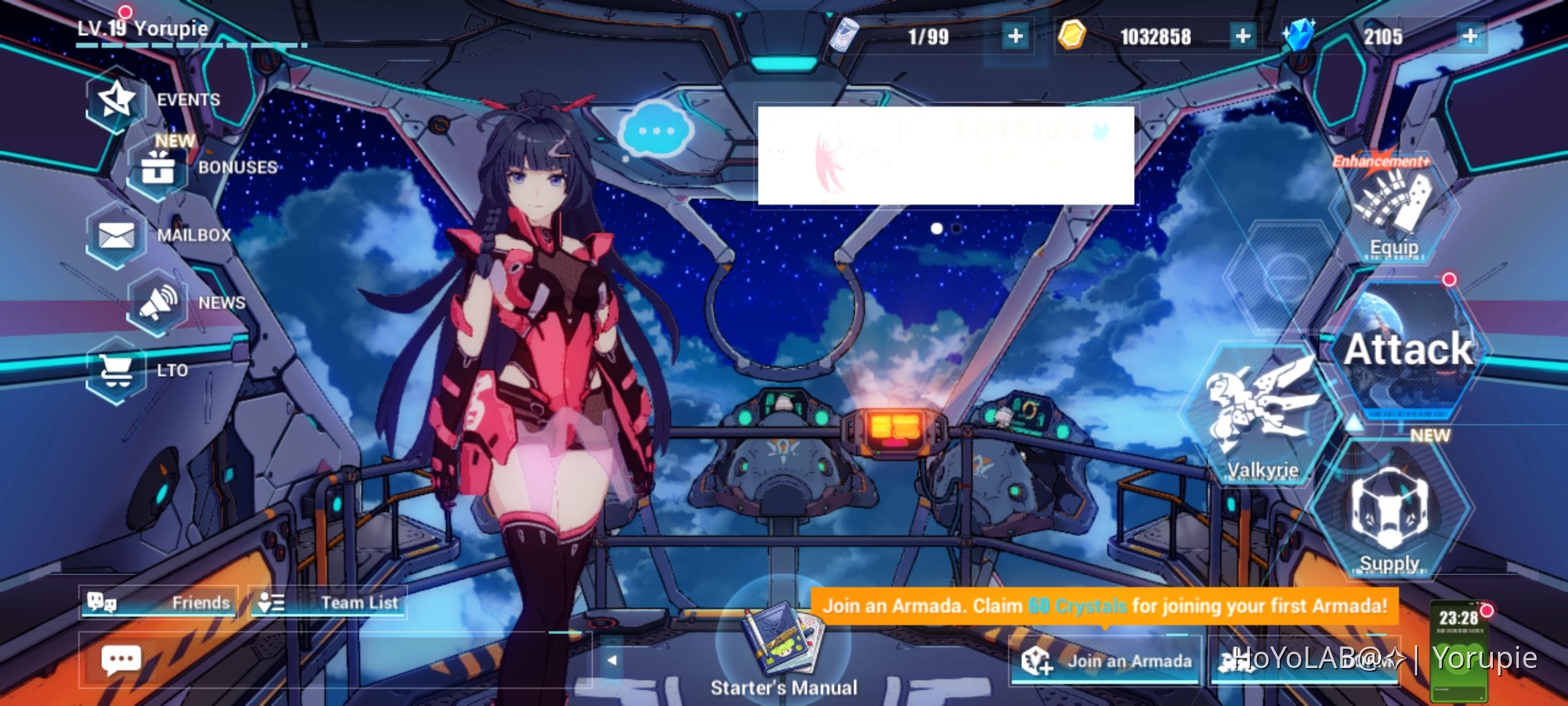1568x706 pixels.
Task: View the Team List
Action: tap(330, 603)
